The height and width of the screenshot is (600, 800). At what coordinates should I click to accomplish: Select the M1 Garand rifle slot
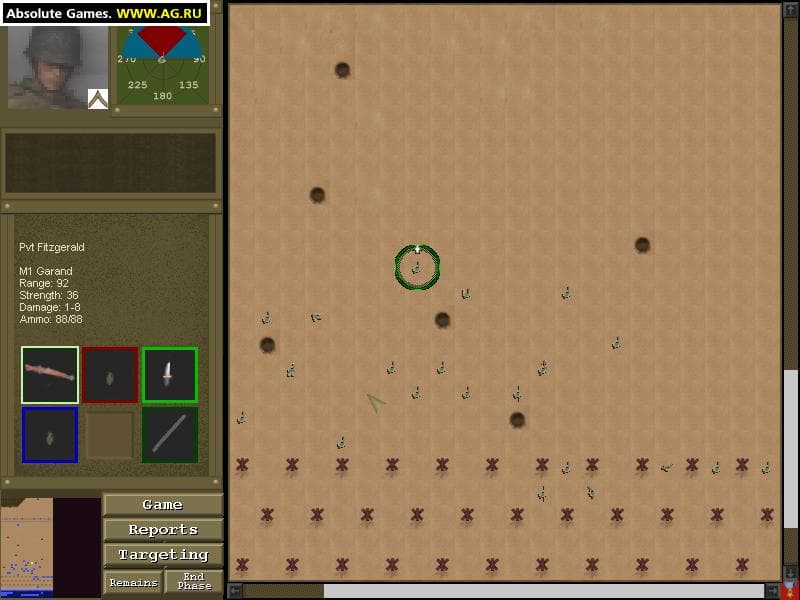point(50,375)
